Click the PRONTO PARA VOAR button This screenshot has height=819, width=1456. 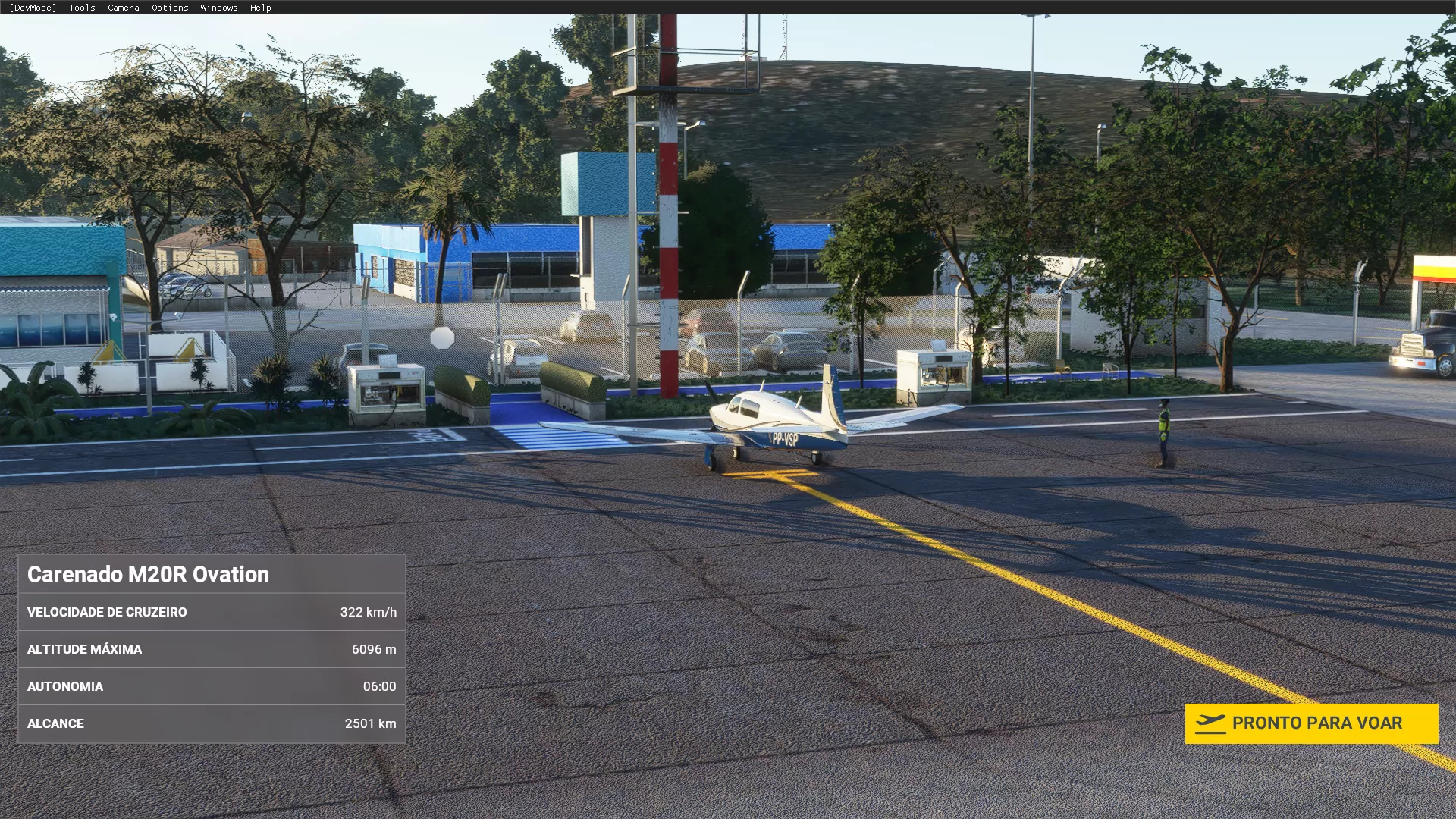pyautogui.click(x=1310, y=723)
